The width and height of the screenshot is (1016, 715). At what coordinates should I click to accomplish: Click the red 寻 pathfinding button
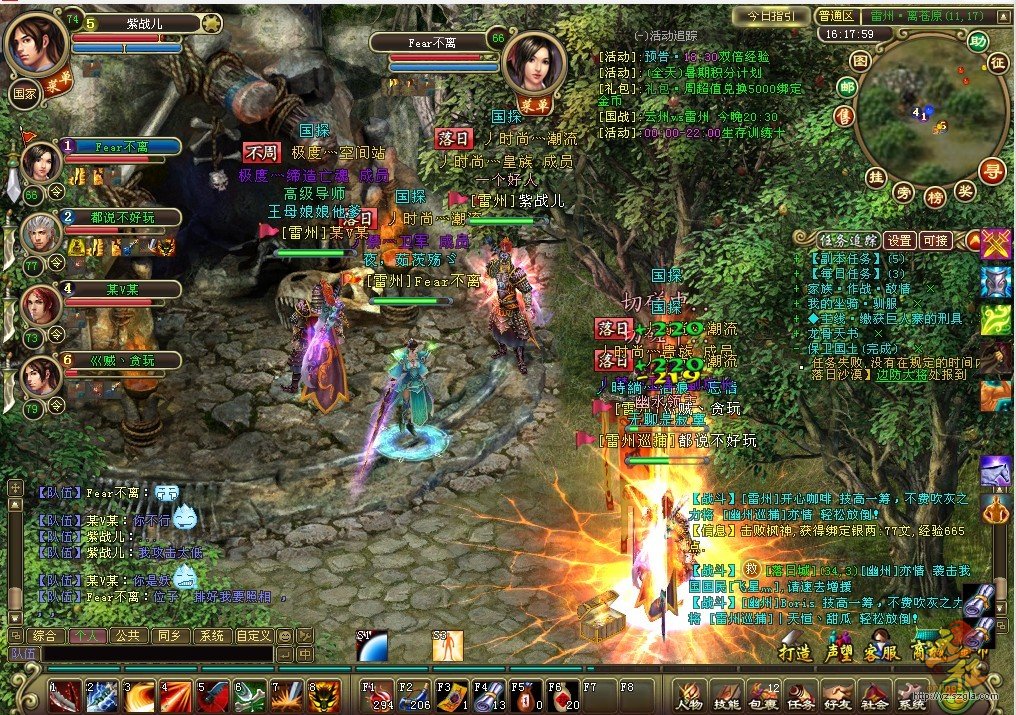click(991, 170)
